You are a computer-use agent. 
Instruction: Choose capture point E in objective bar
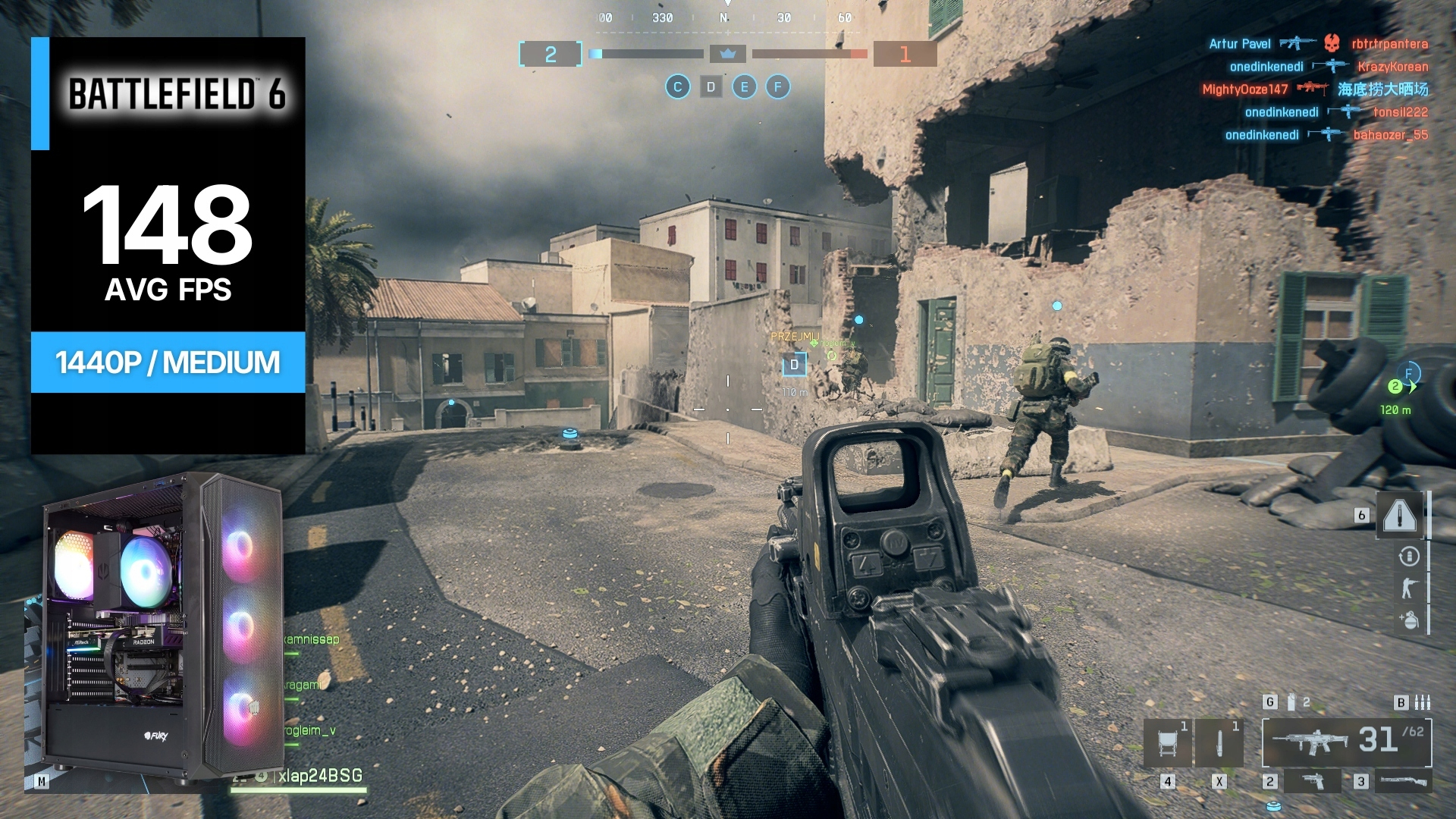point(744,87)
